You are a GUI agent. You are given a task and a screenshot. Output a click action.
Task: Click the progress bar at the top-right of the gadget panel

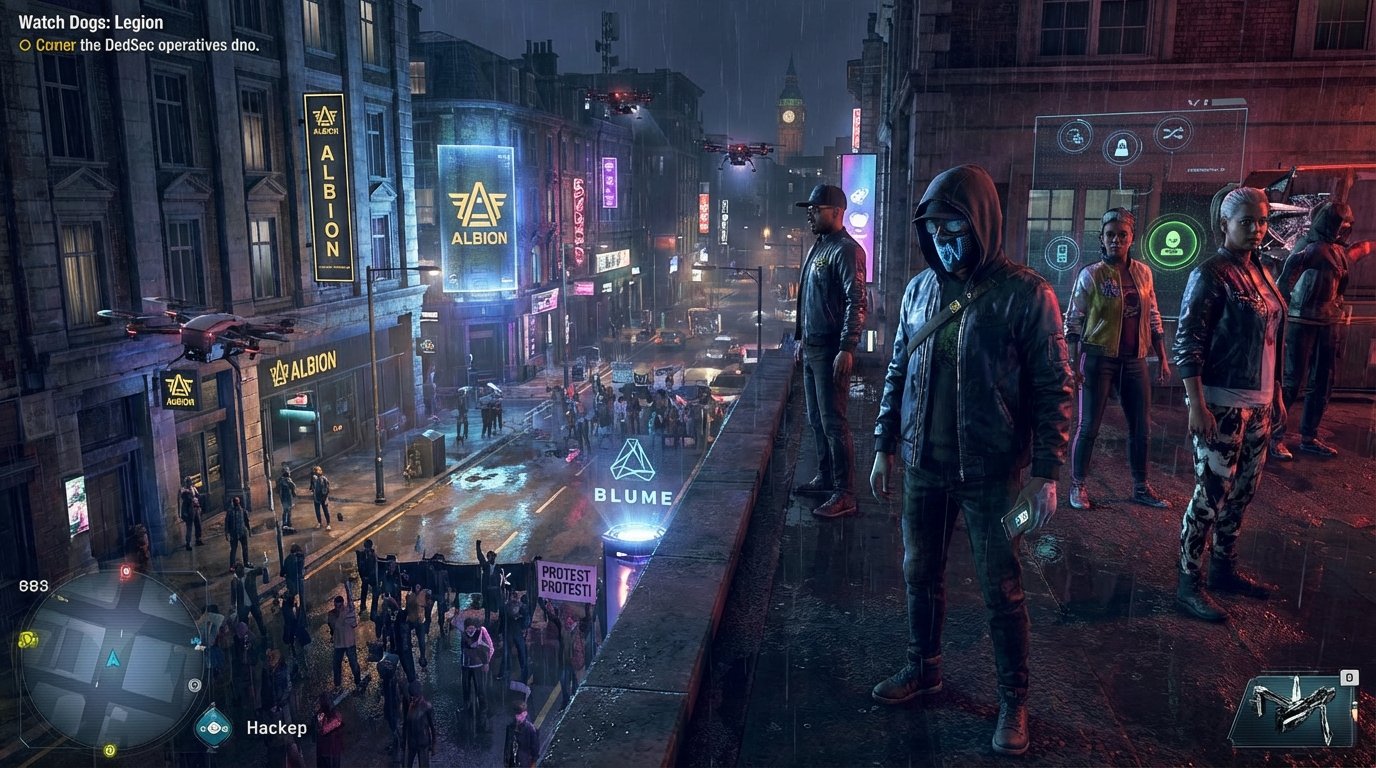pos(1230,100)
